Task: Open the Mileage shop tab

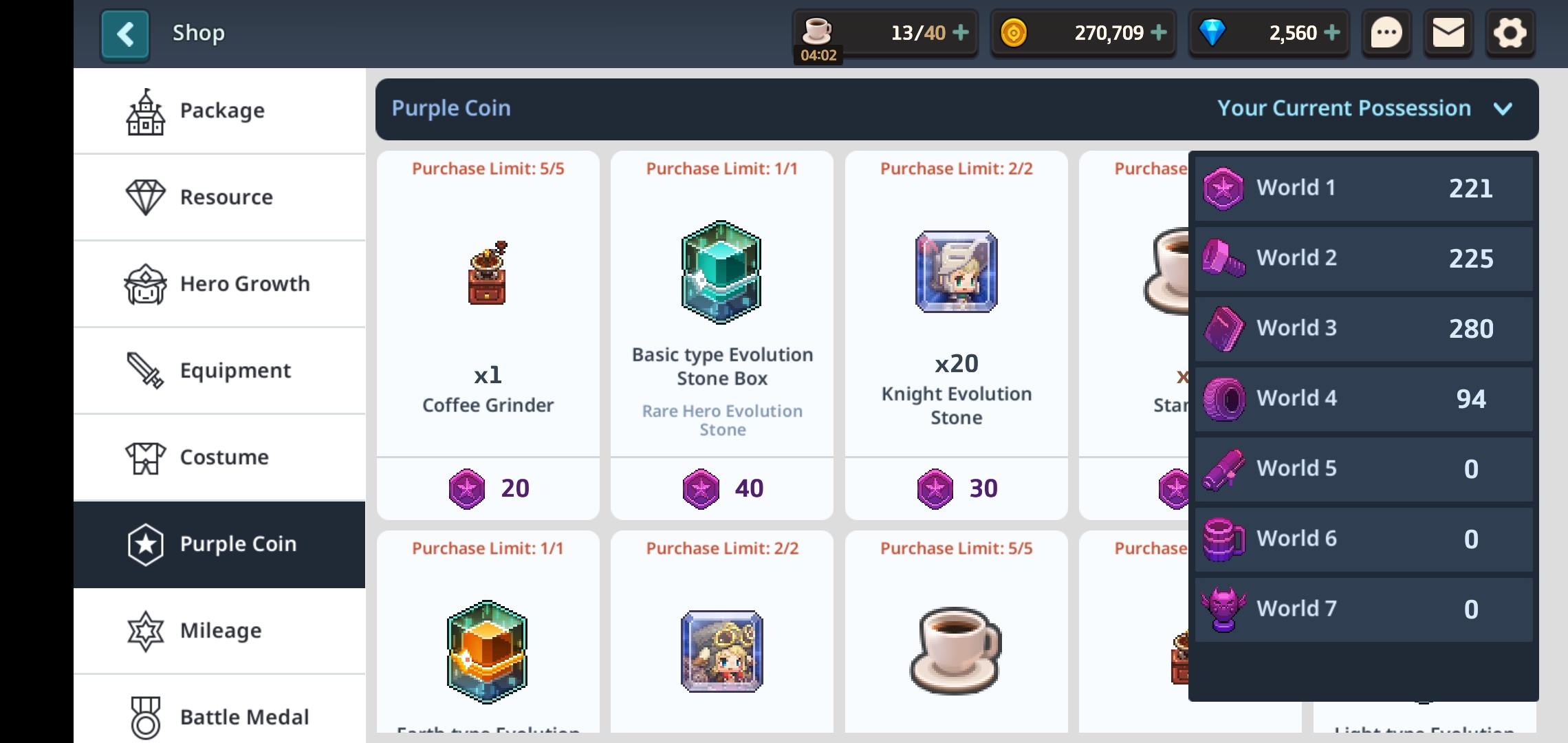Action: (144, 630)
